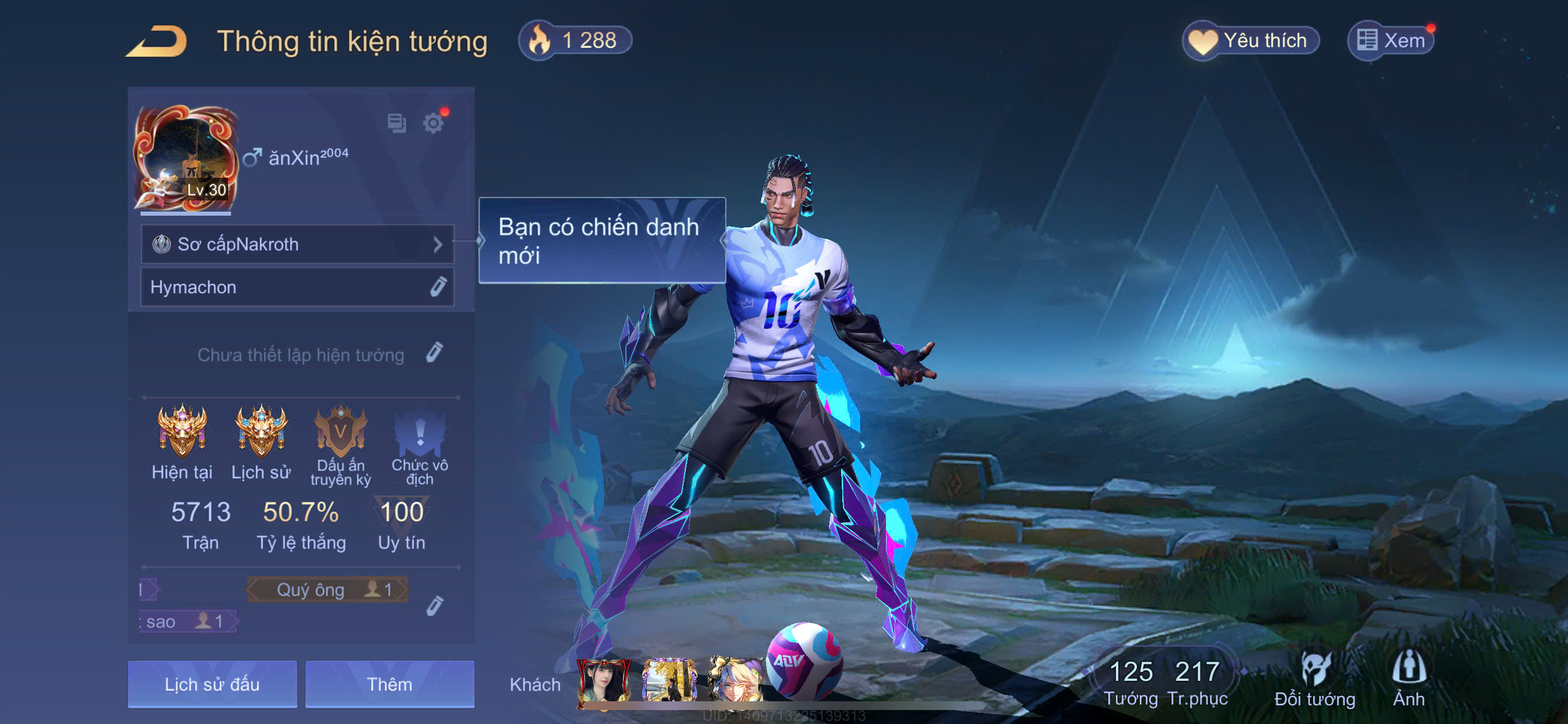Open the Xem button at top right
Screen dimensions: 1568x724
click(x=1390, y=41)
